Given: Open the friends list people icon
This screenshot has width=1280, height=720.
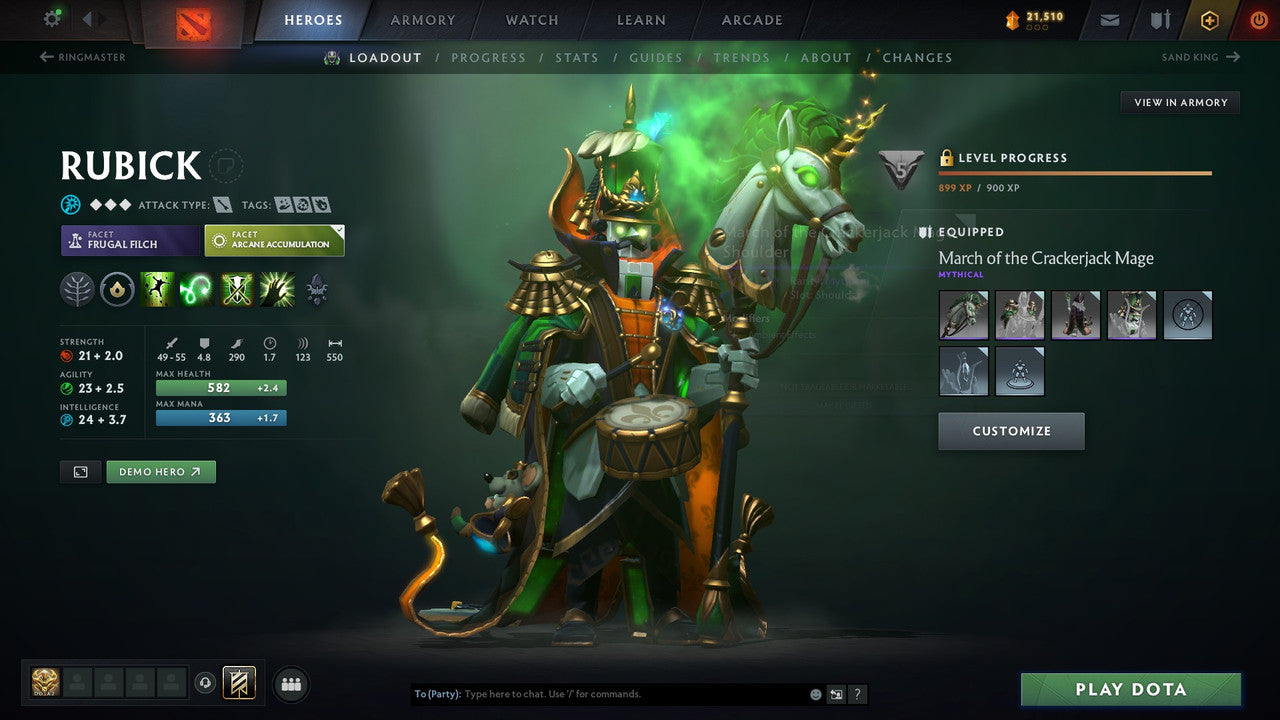Looking at the screenshot, I should click(290, 684).
